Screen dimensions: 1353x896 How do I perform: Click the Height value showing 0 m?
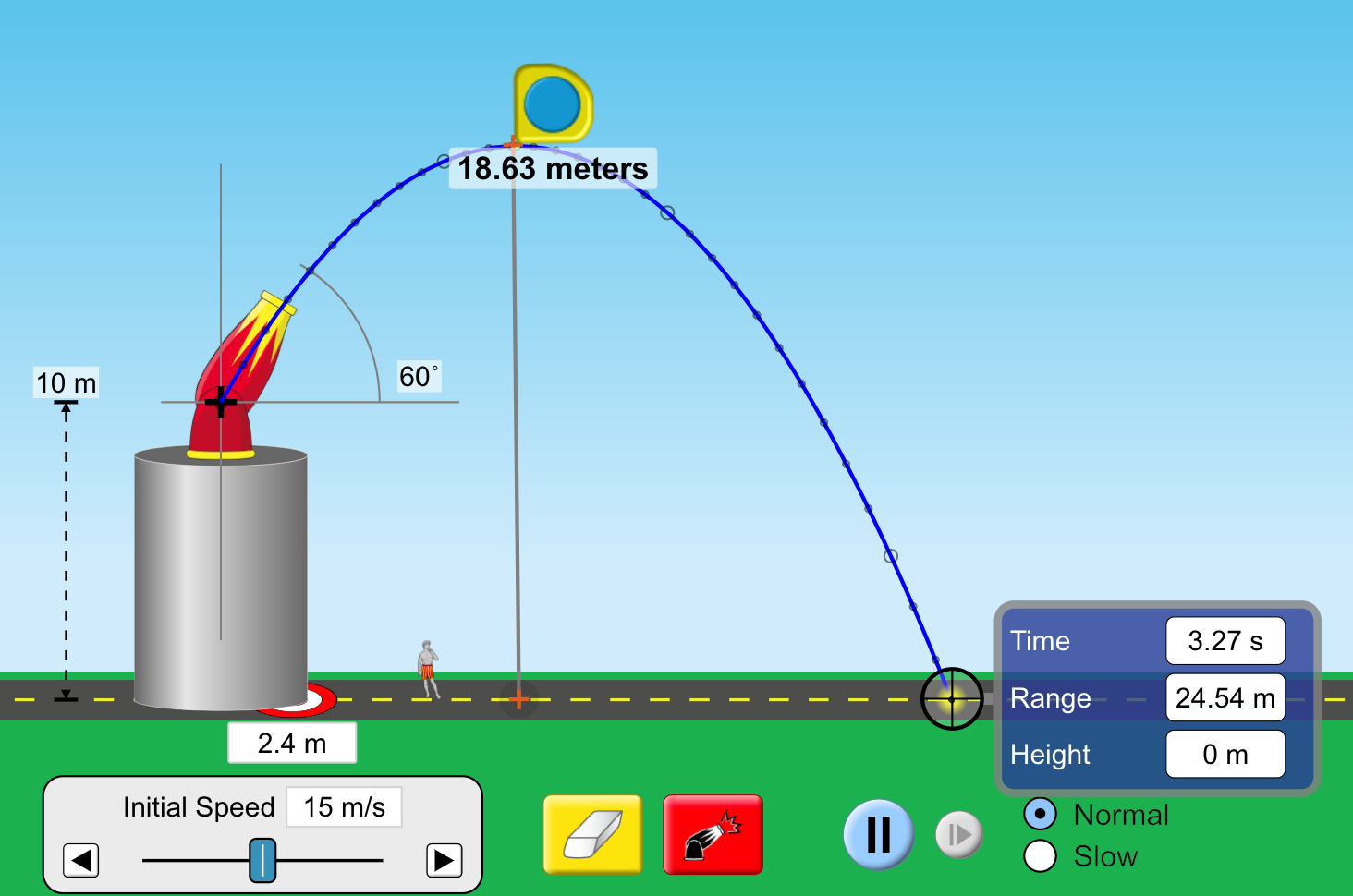coord(1225,754)
